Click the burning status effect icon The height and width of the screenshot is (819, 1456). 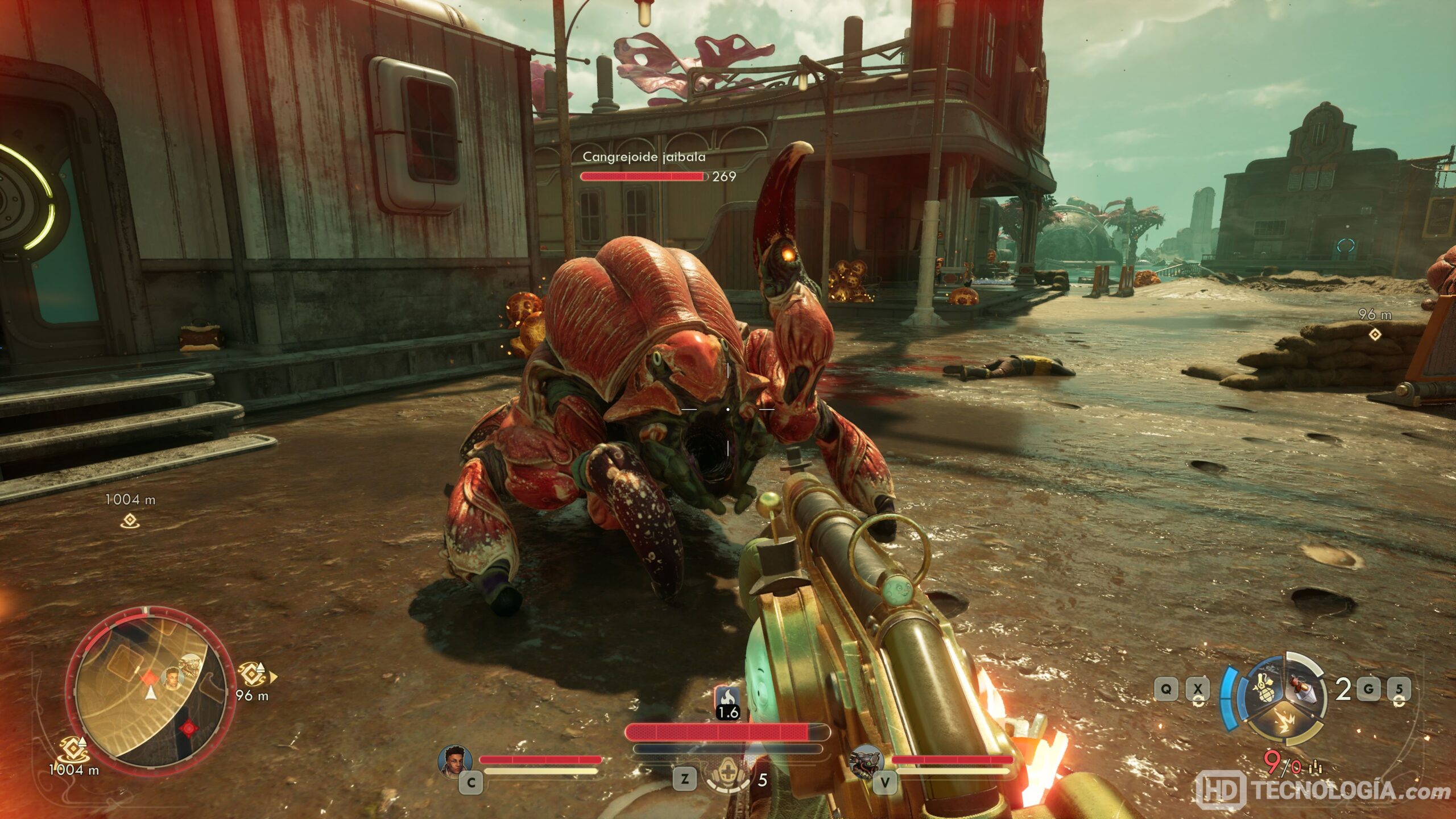click(x=727, y=697)
